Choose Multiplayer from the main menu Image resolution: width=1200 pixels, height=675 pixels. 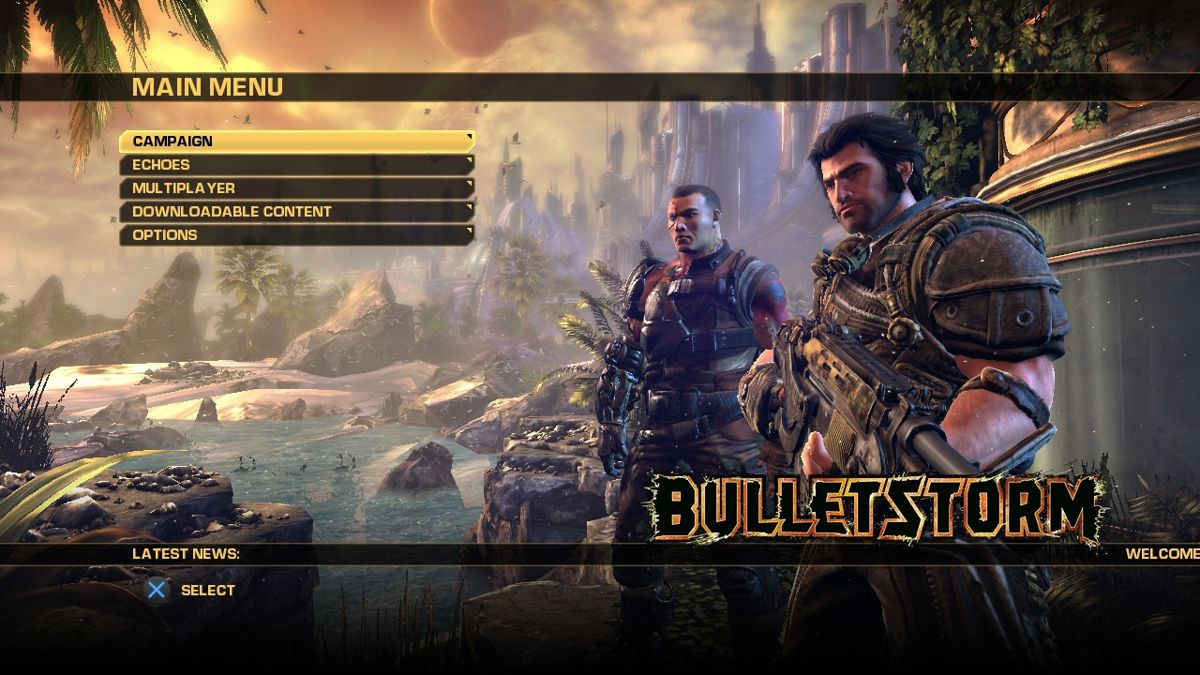(296, 188)
